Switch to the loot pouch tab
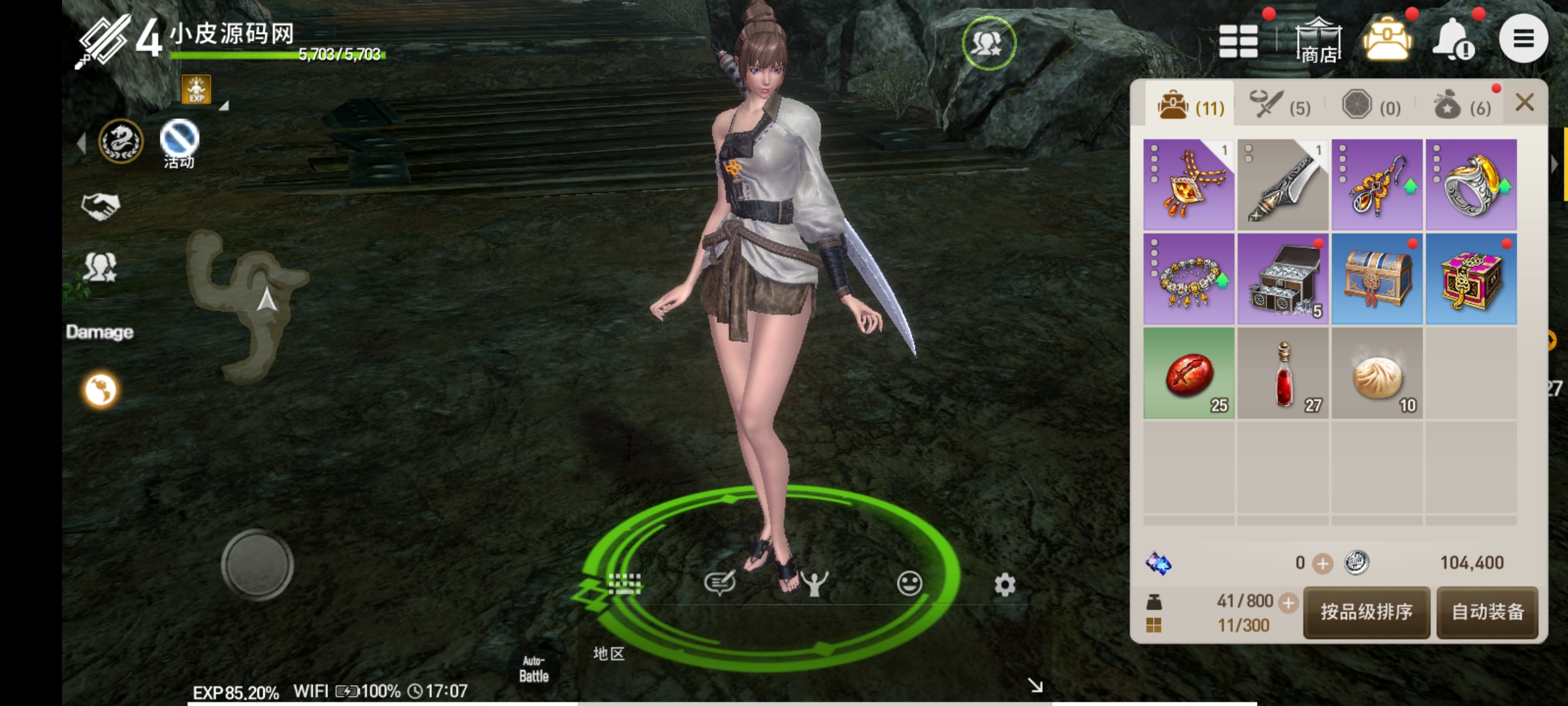The height and width of the screenshot is (706, 1568). (1462, 105)
